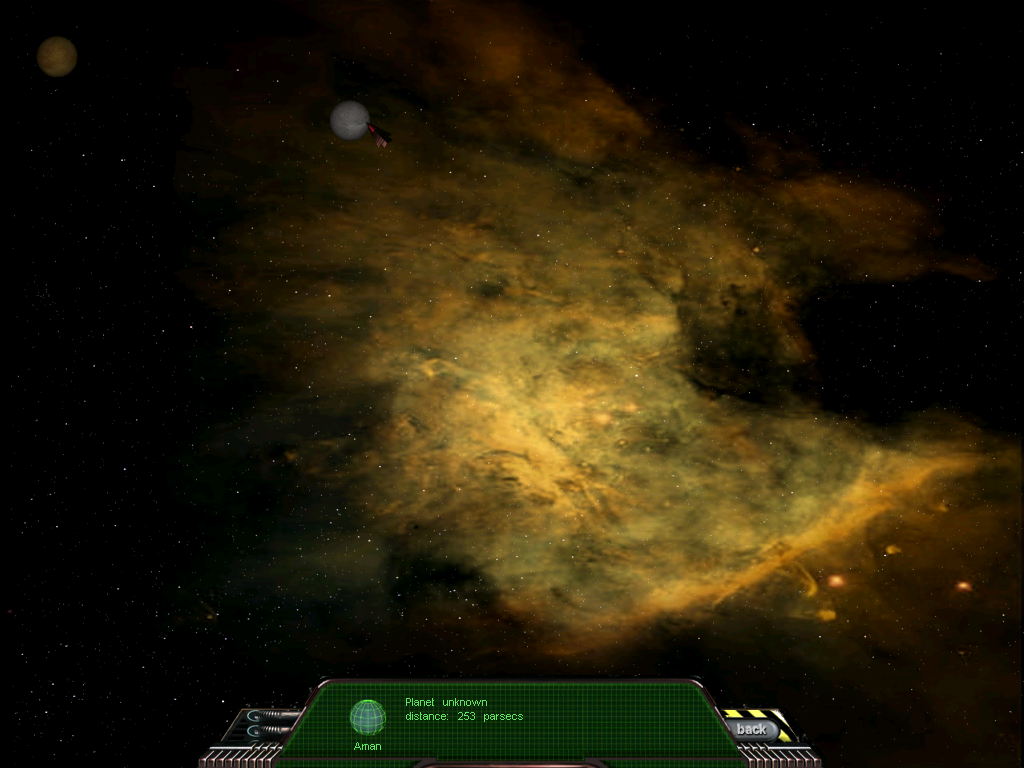Select the Aman planet globe icon
Viewport: 1024px width, 768px height.
pos(367,717)
